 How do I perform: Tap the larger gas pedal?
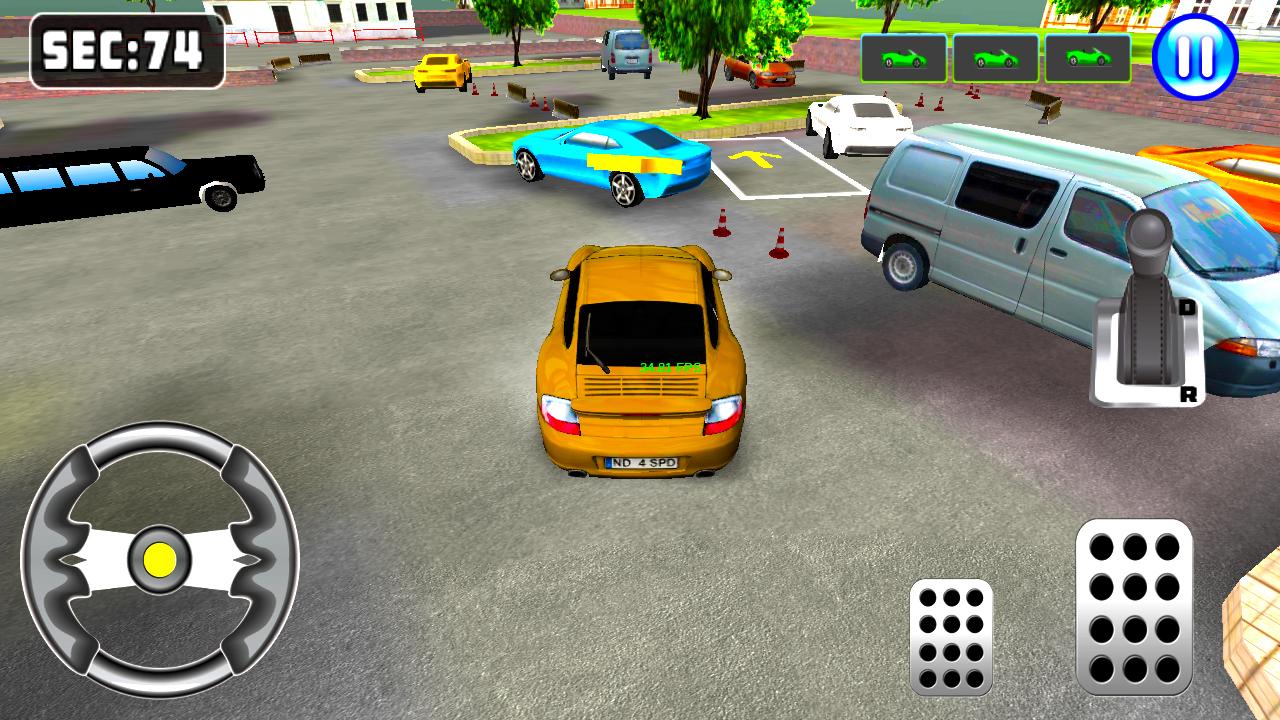[1134, 606]
